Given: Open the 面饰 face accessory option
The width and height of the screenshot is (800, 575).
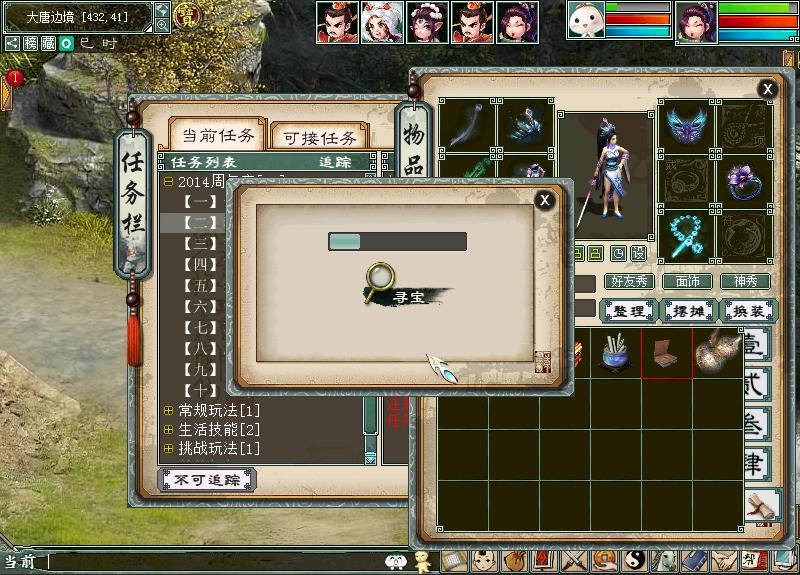Looking at the screenshot, I should pos(687,282).
